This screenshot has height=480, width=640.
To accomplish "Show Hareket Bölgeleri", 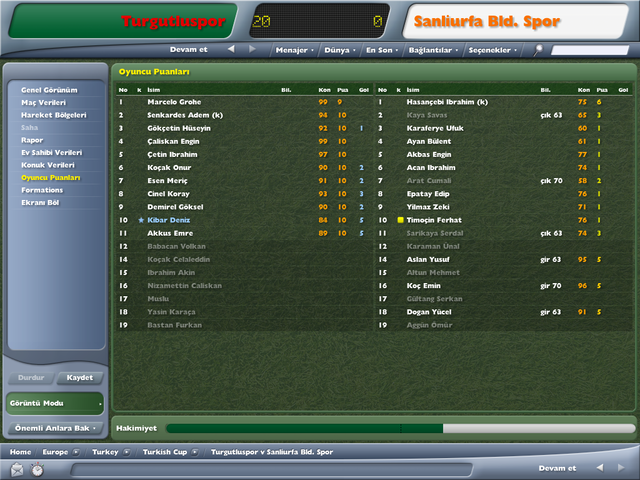I will 53,115.
